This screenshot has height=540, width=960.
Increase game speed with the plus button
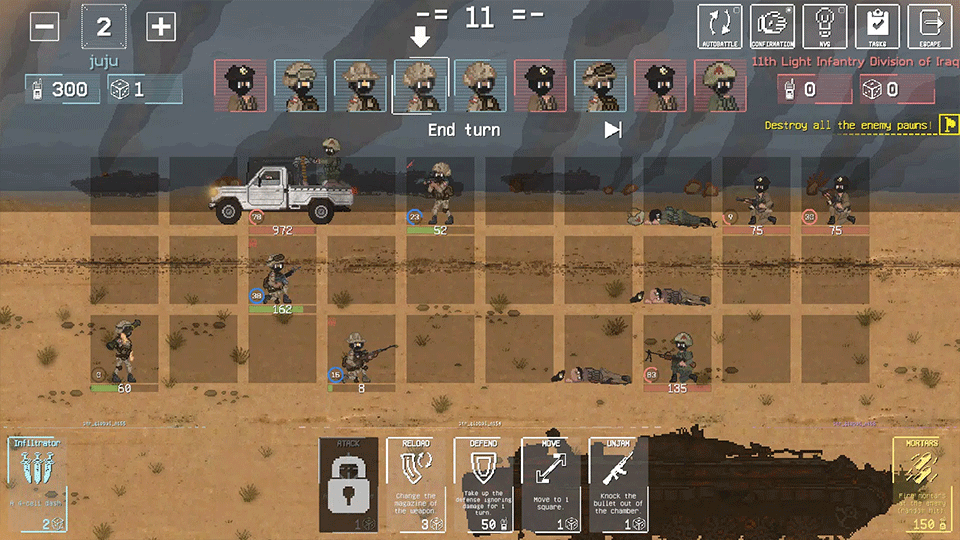[161, 27]
